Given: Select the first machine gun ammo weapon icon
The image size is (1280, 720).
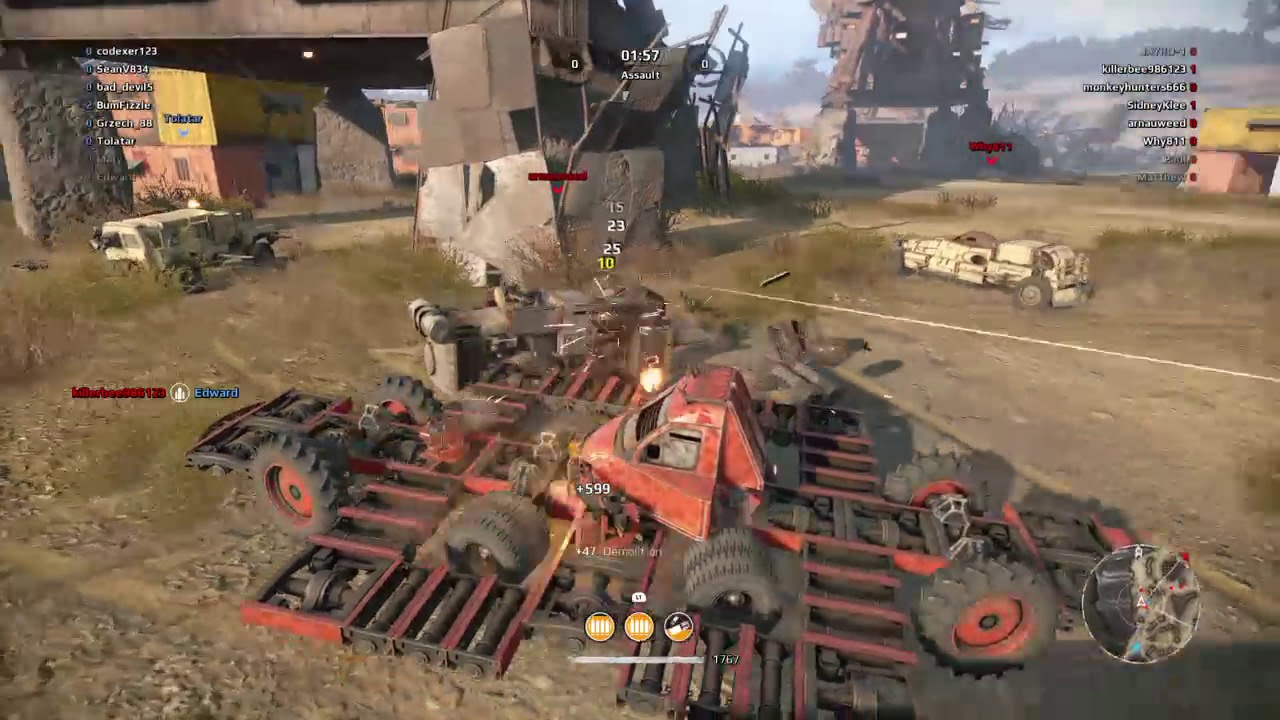Looking at the screenshot, I should point(598,625).
